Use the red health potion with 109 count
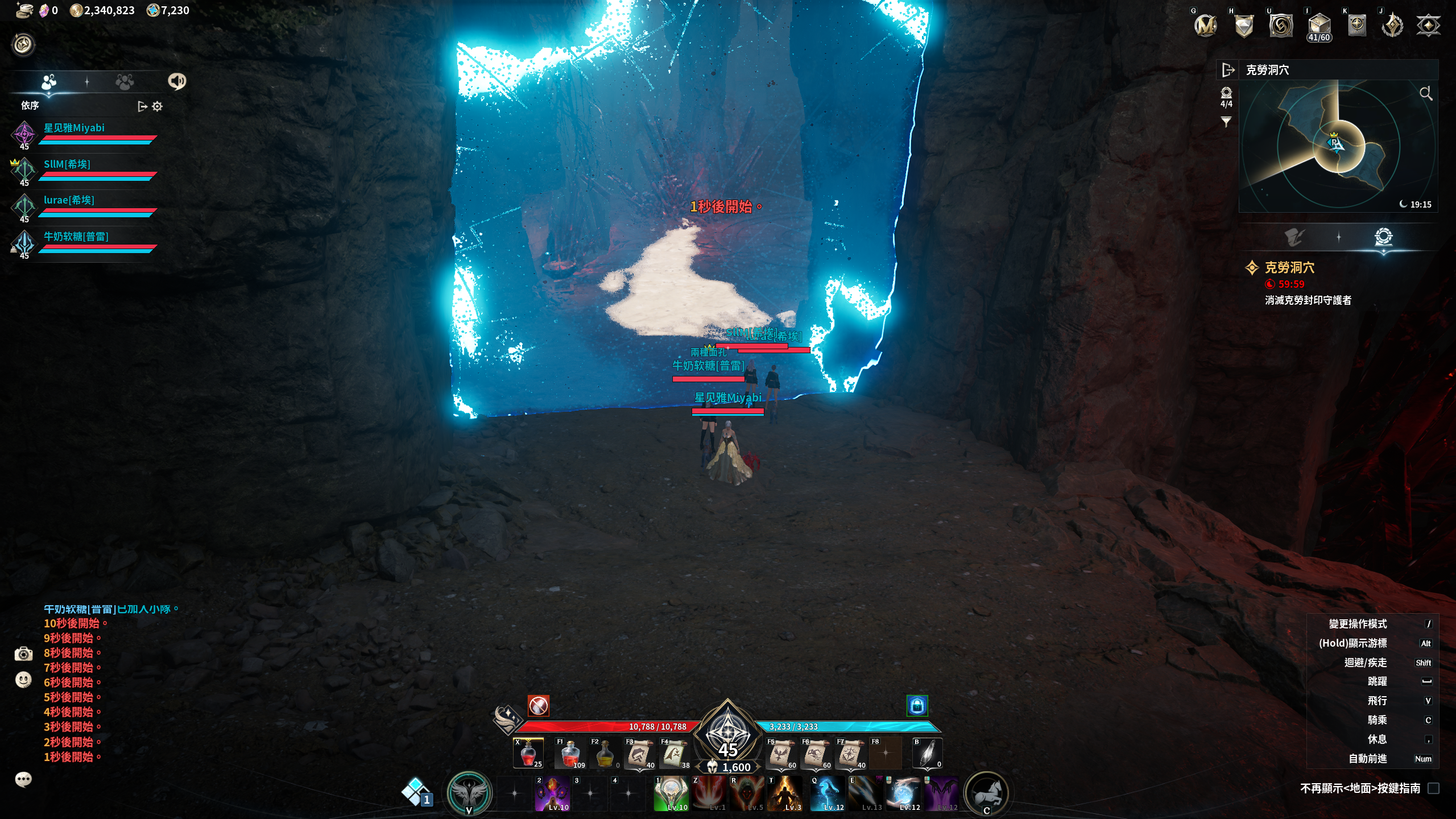This screenshot has width=1456, height=819. tap(570, 754)
